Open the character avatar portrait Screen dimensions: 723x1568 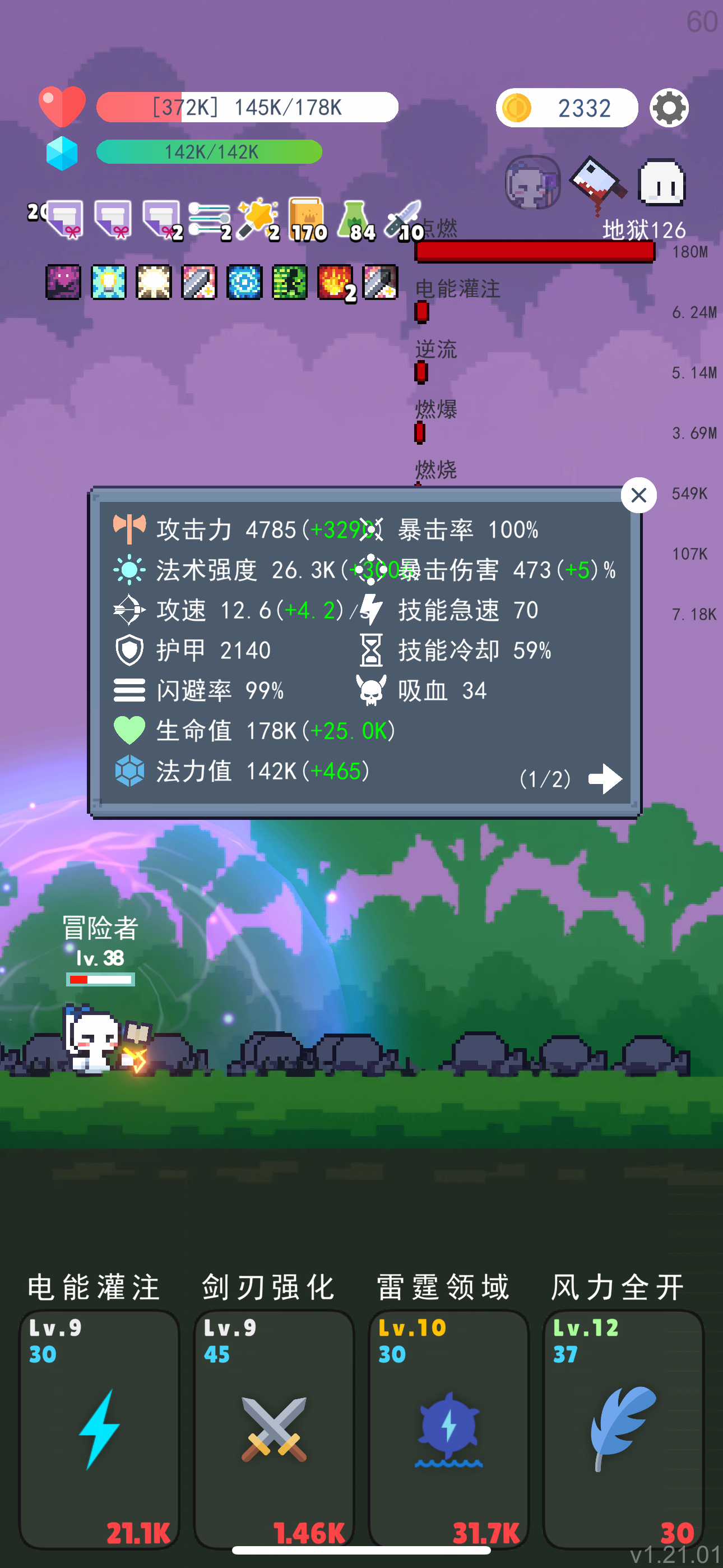[532, 183]
